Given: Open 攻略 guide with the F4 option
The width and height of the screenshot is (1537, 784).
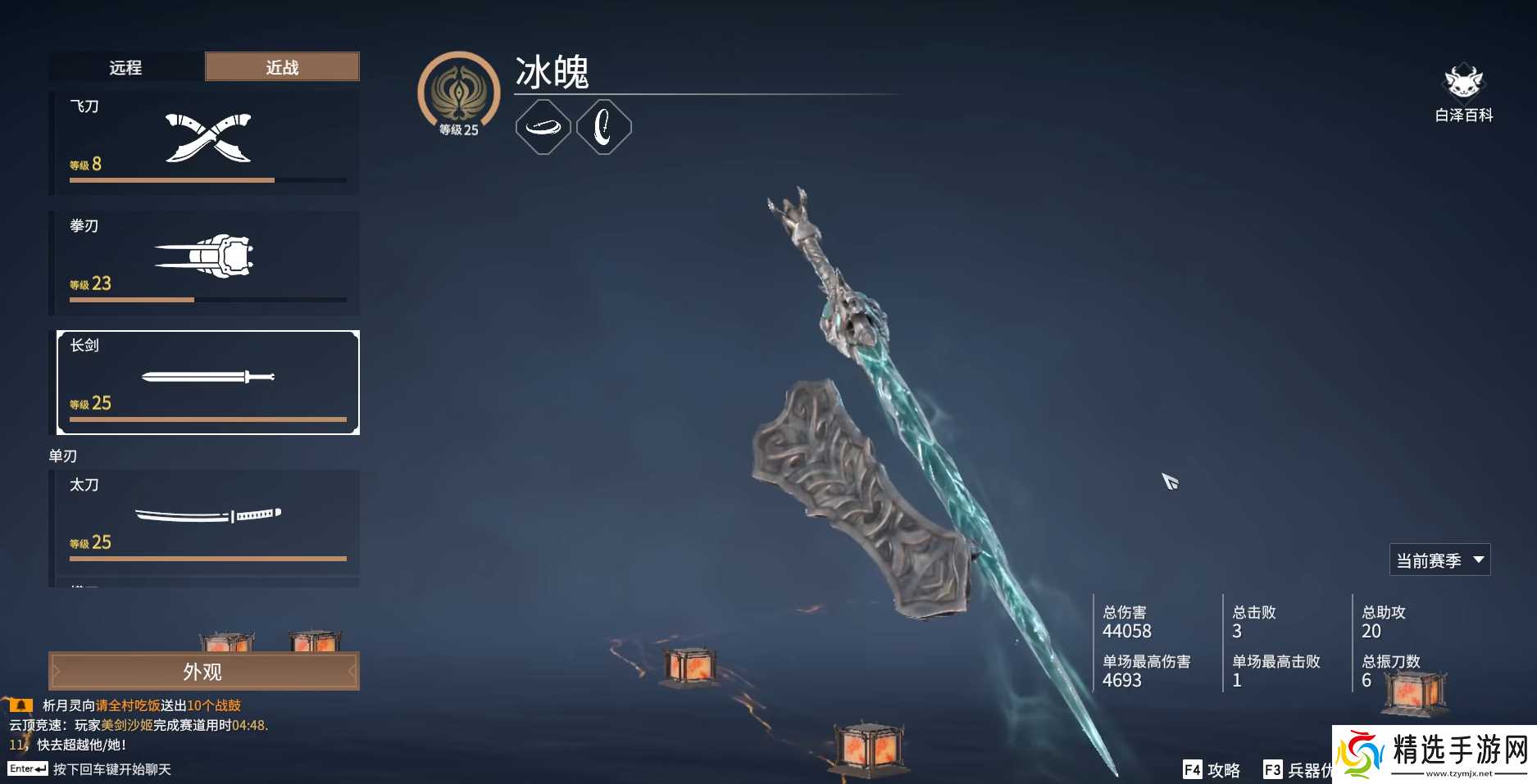Looking at the screenshot, I should coord(1212,770).
